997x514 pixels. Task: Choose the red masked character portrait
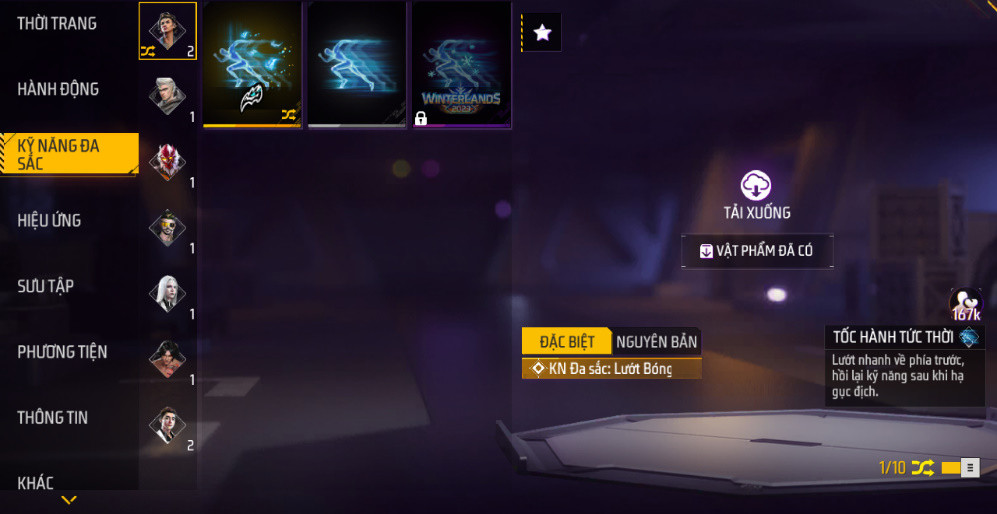167,162
